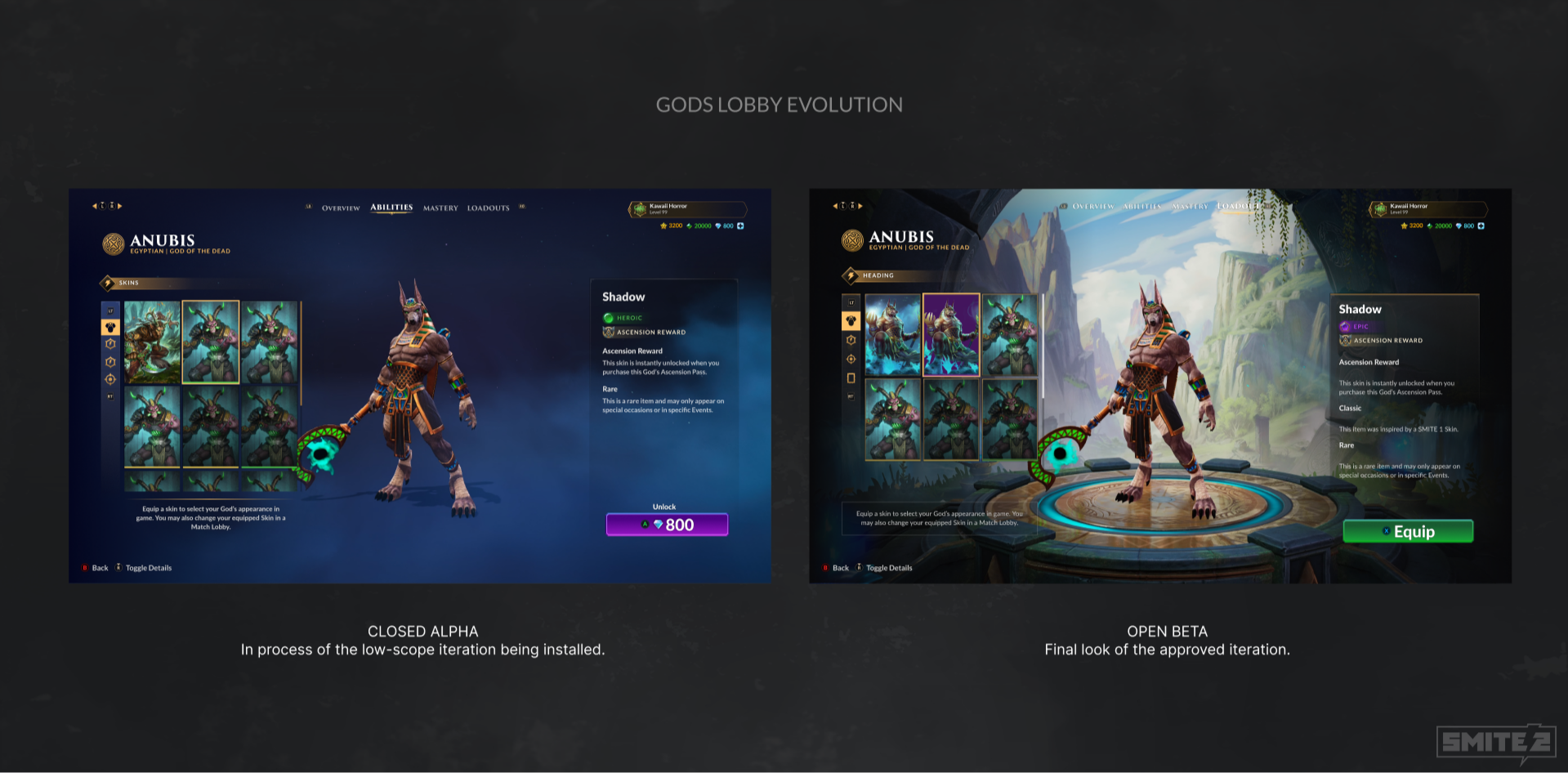Click the Heroic rarity icon in skin details
This screenshot has width=1568, height=773.
608,317
